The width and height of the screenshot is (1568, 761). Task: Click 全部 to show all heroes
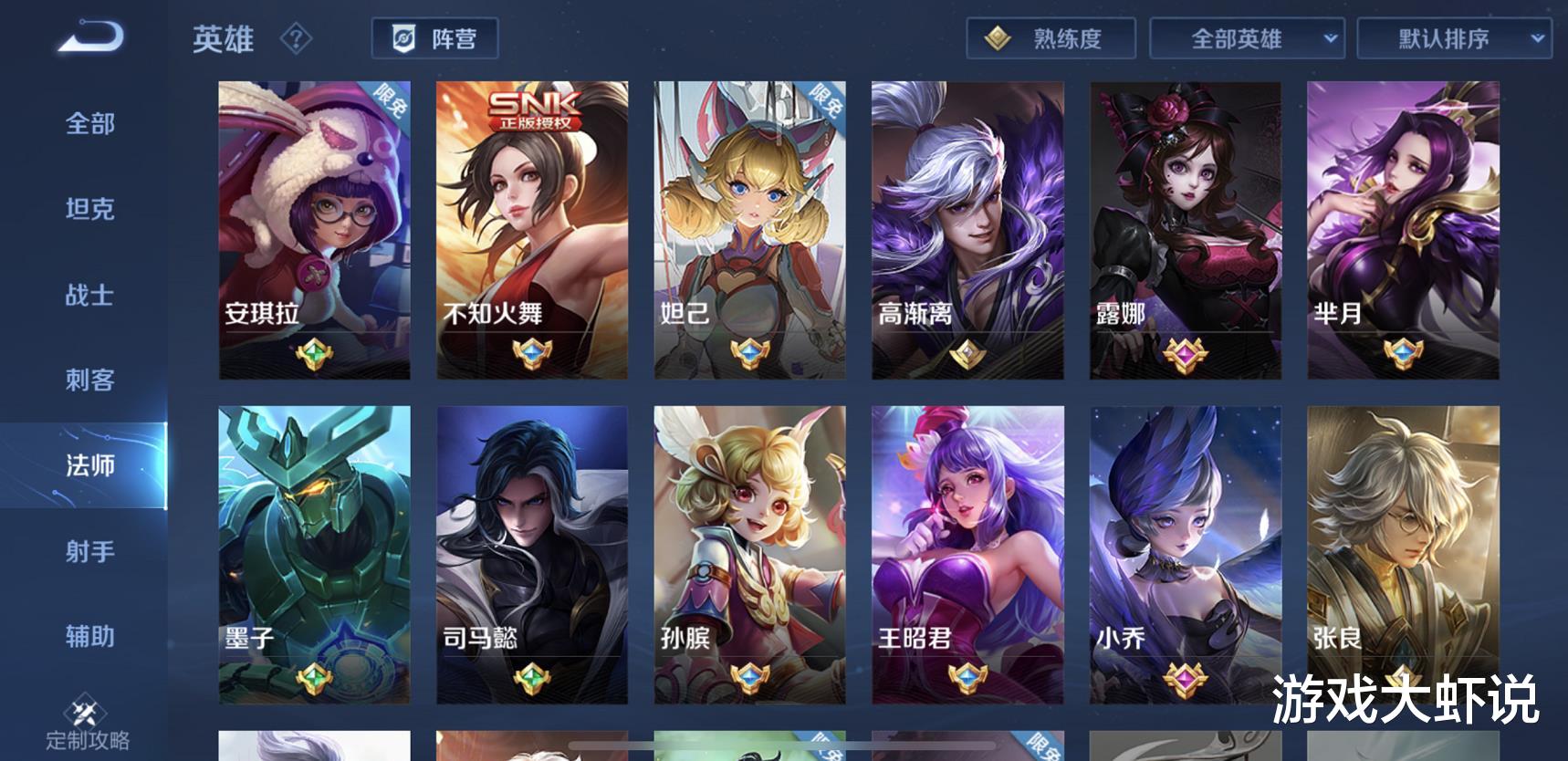pos(89,124)
